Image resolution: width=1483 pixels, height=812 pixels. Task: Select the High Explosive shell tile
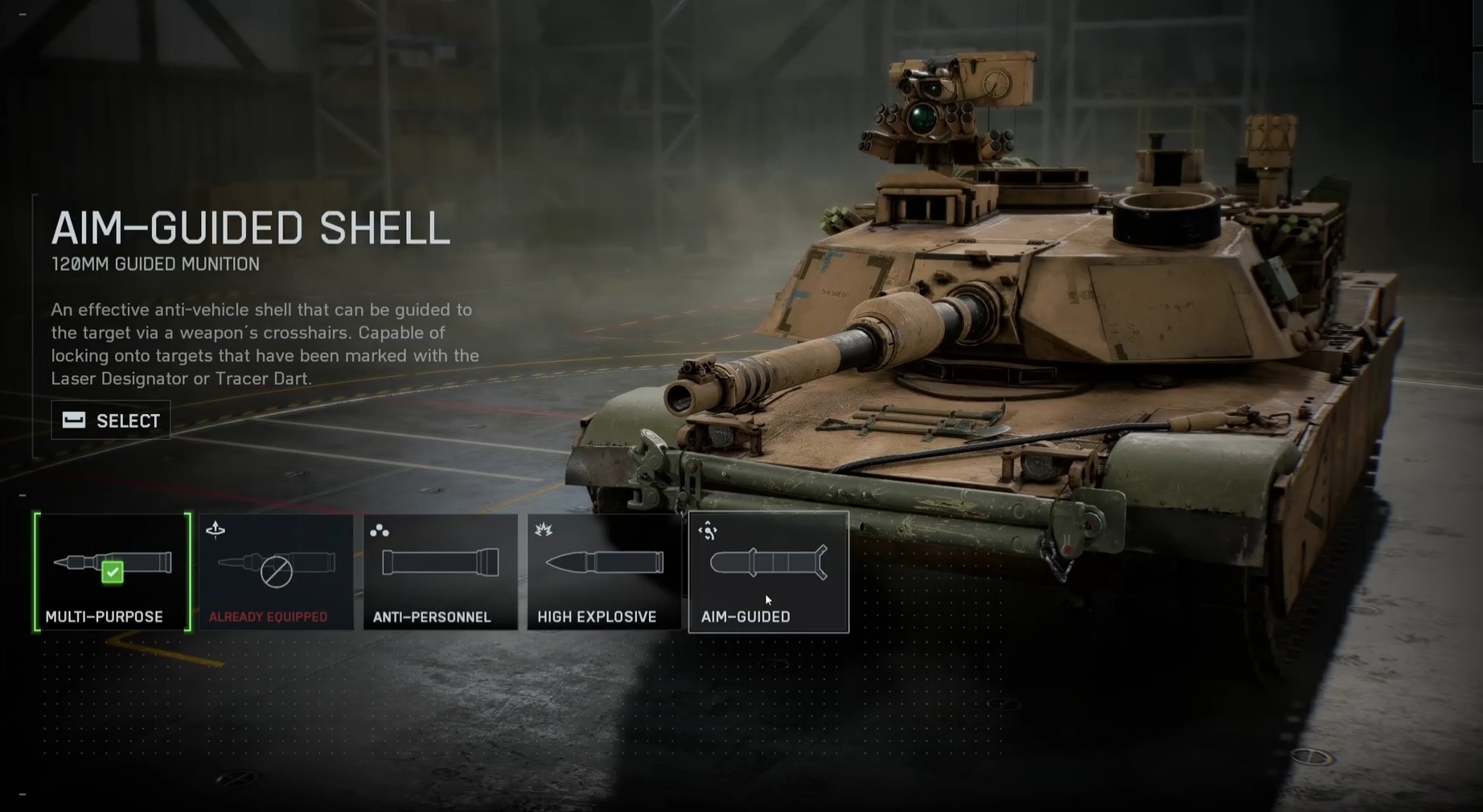(x=604, y=572)
